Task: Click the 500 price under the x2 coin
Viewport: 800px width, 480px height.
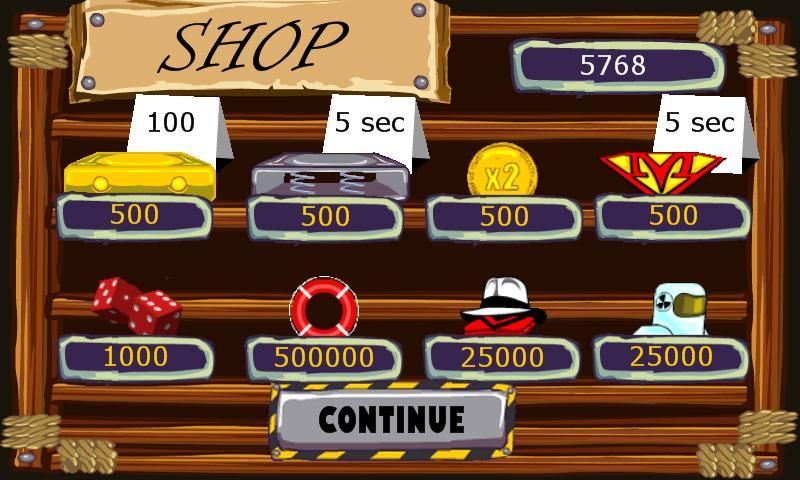Action: 504,216
